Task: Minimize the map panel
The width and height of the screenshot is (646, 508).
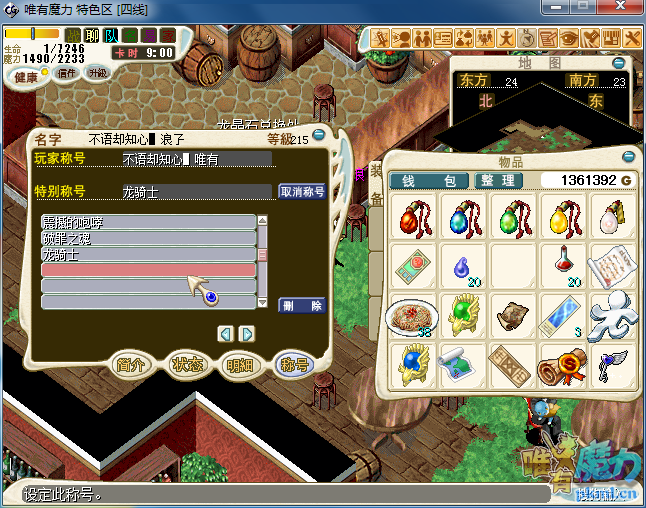Action: click(x=628, y=62)
